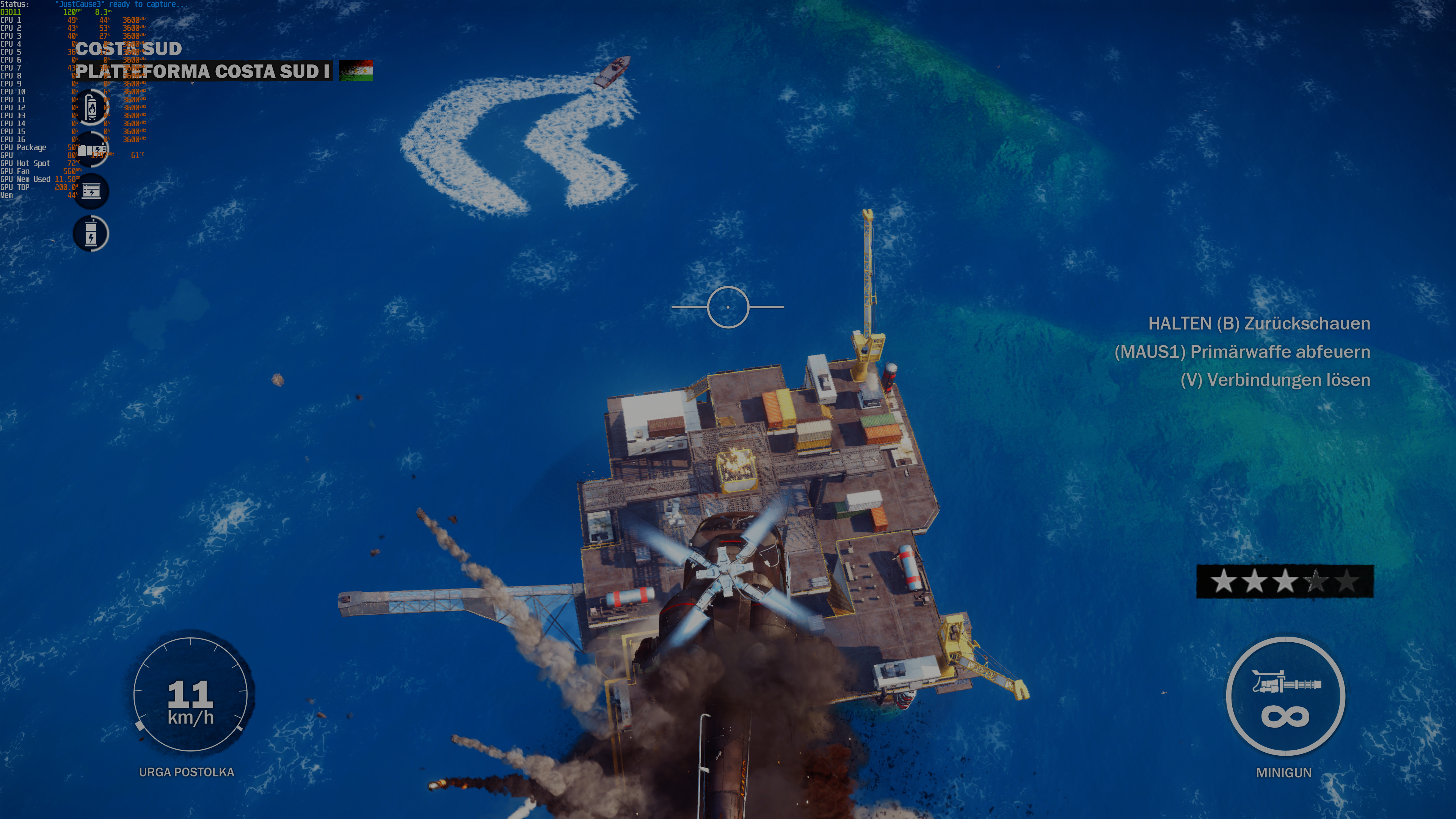Select the substation objective icon with two tanks
1456x819 pixels.
(91, 150)
